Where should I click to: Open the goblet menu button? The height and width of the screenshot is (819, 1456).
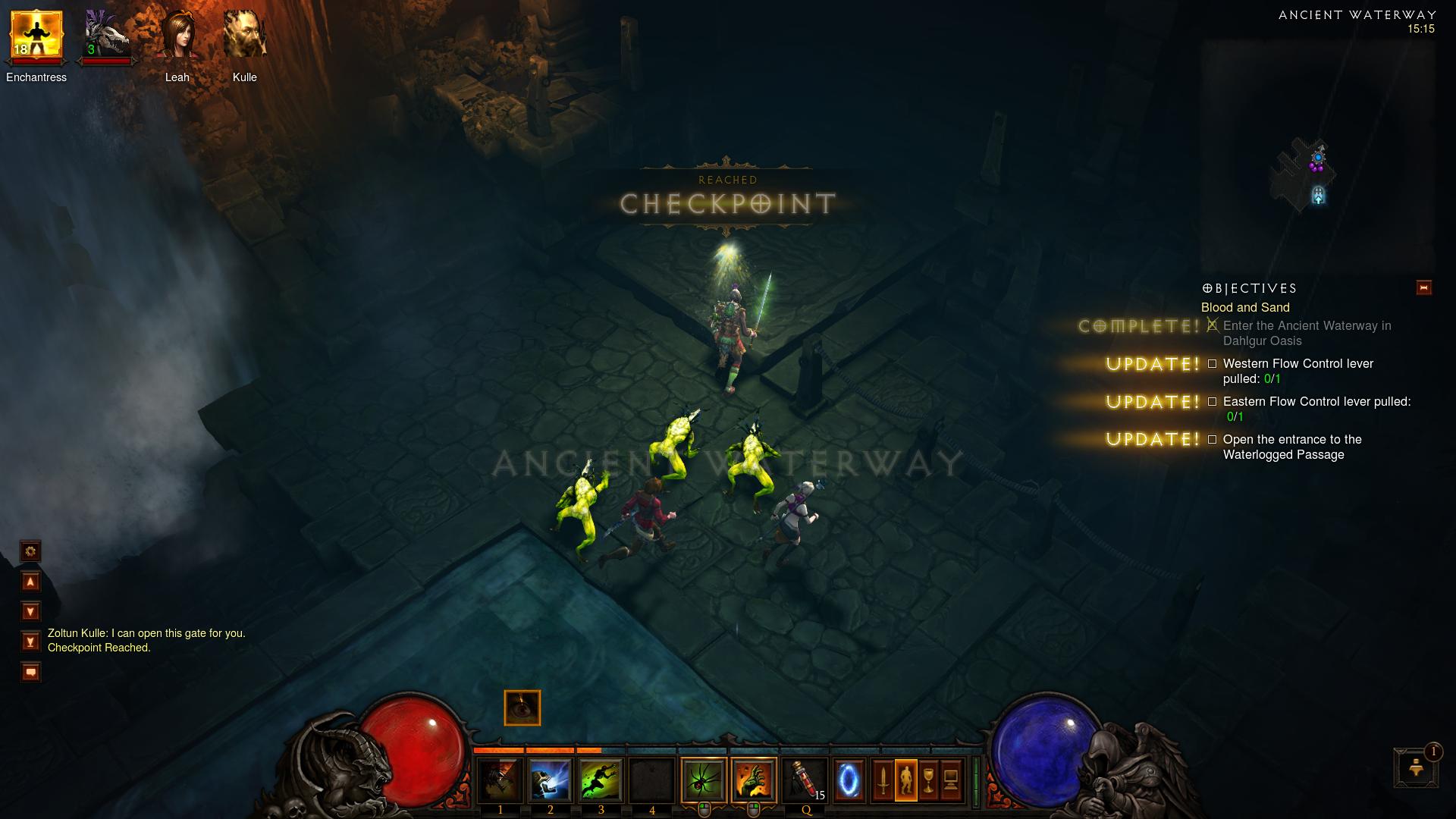point(928,780)
